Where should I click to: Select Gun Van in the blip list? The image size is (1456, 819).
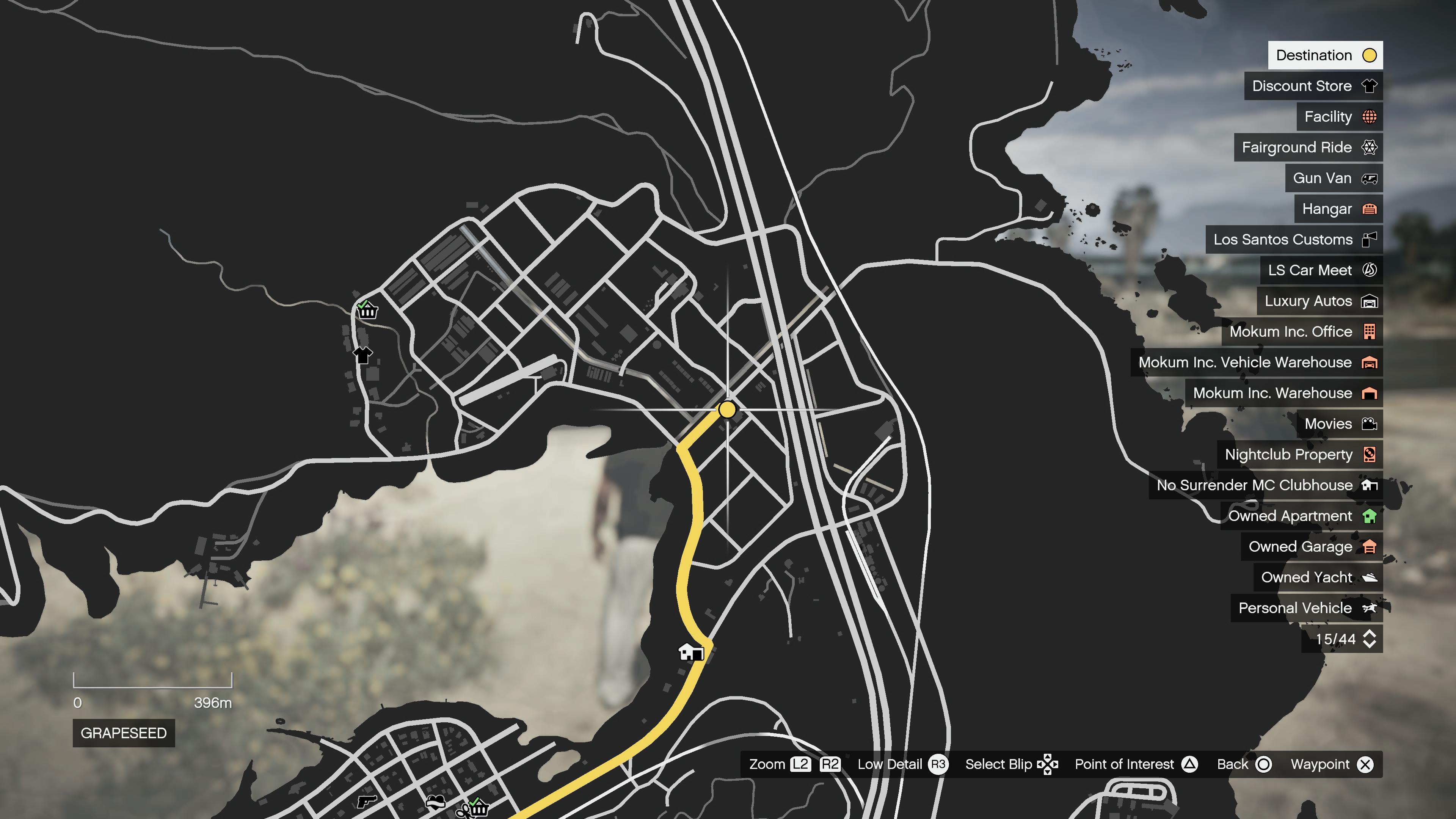[1334, 178]
